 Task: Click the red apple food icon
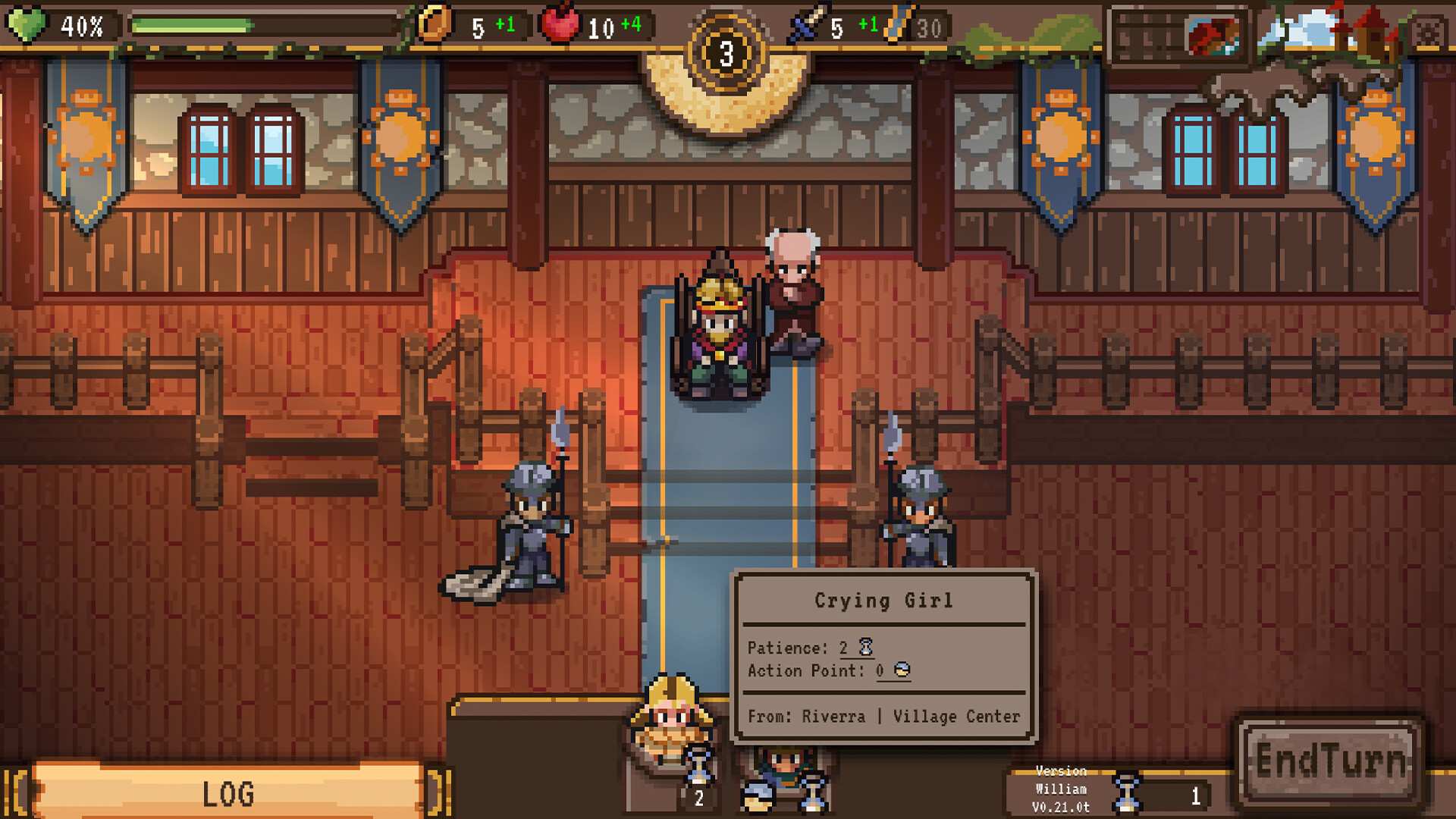point(560,25)
